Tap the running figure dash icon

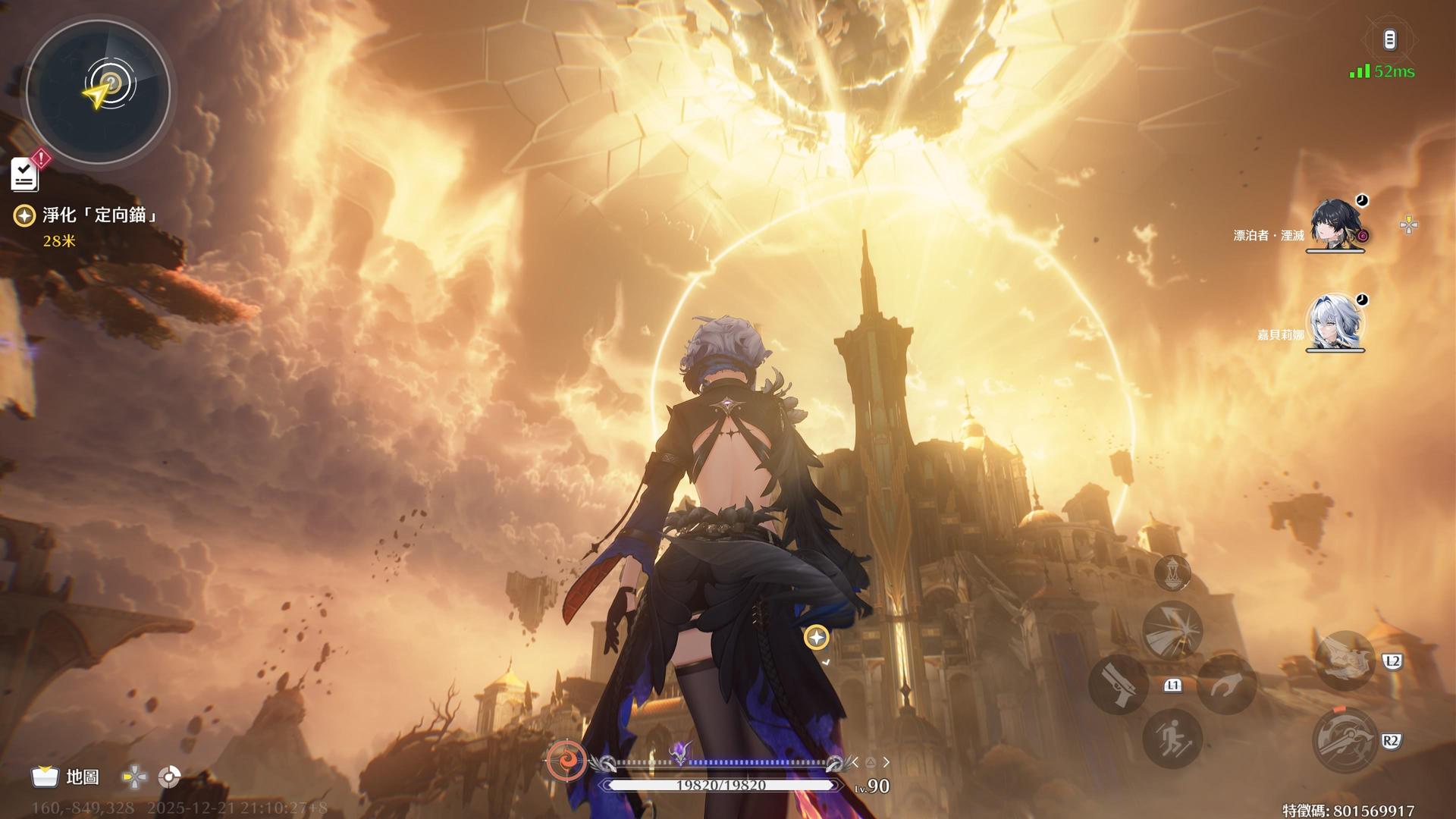click(1172, 739)
